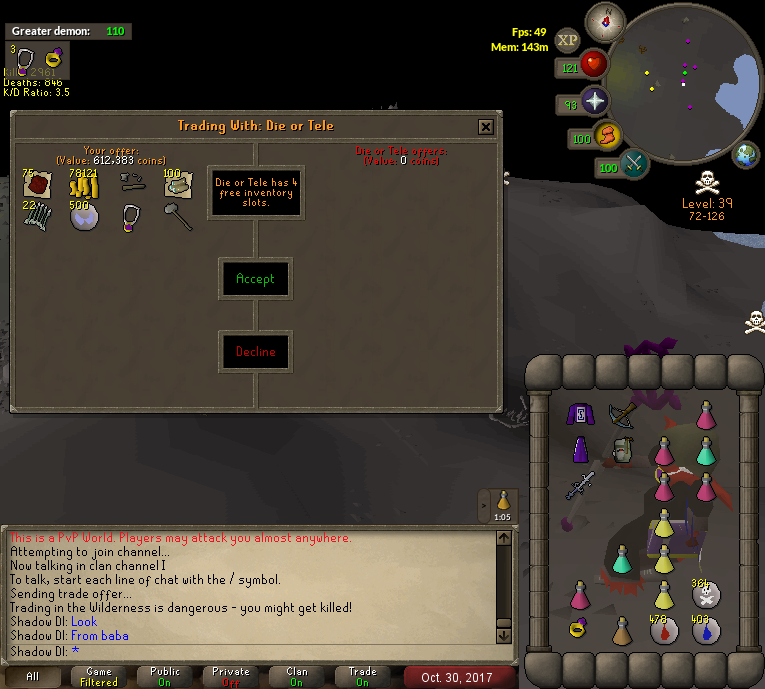The image size is (765, 689).
Task: Select the crossbow in the inventory
Action: (x=621, y=413)
